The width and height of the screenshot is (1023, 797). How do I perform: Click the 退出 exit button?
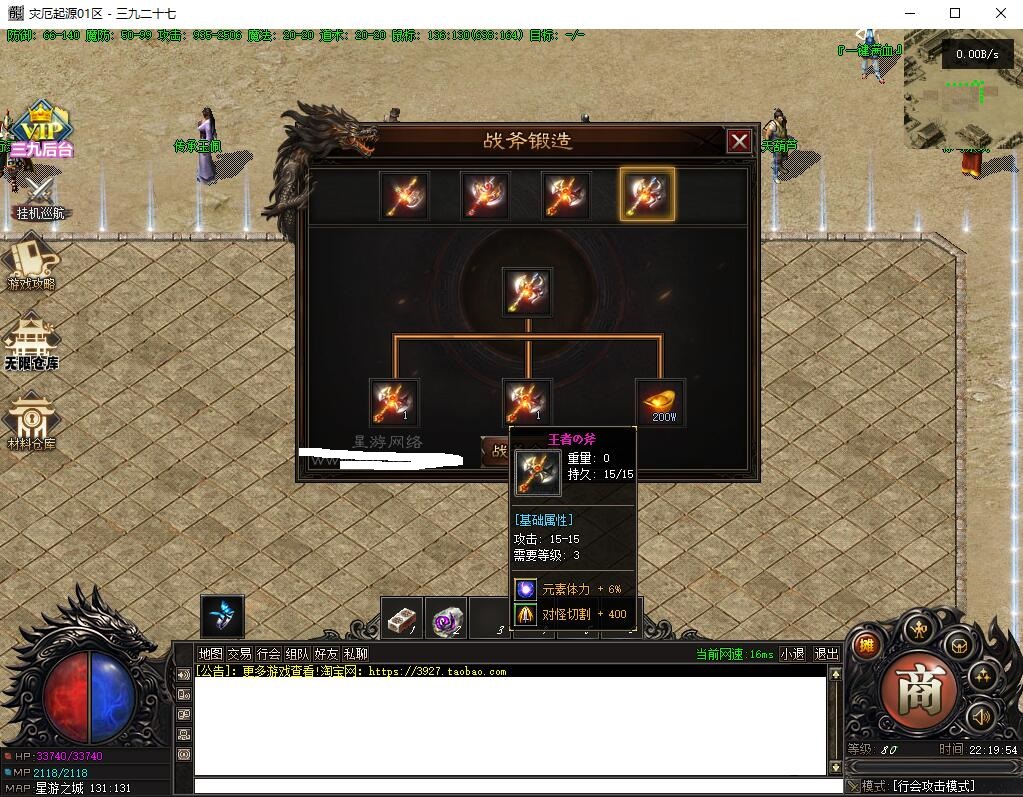[826, 654]
